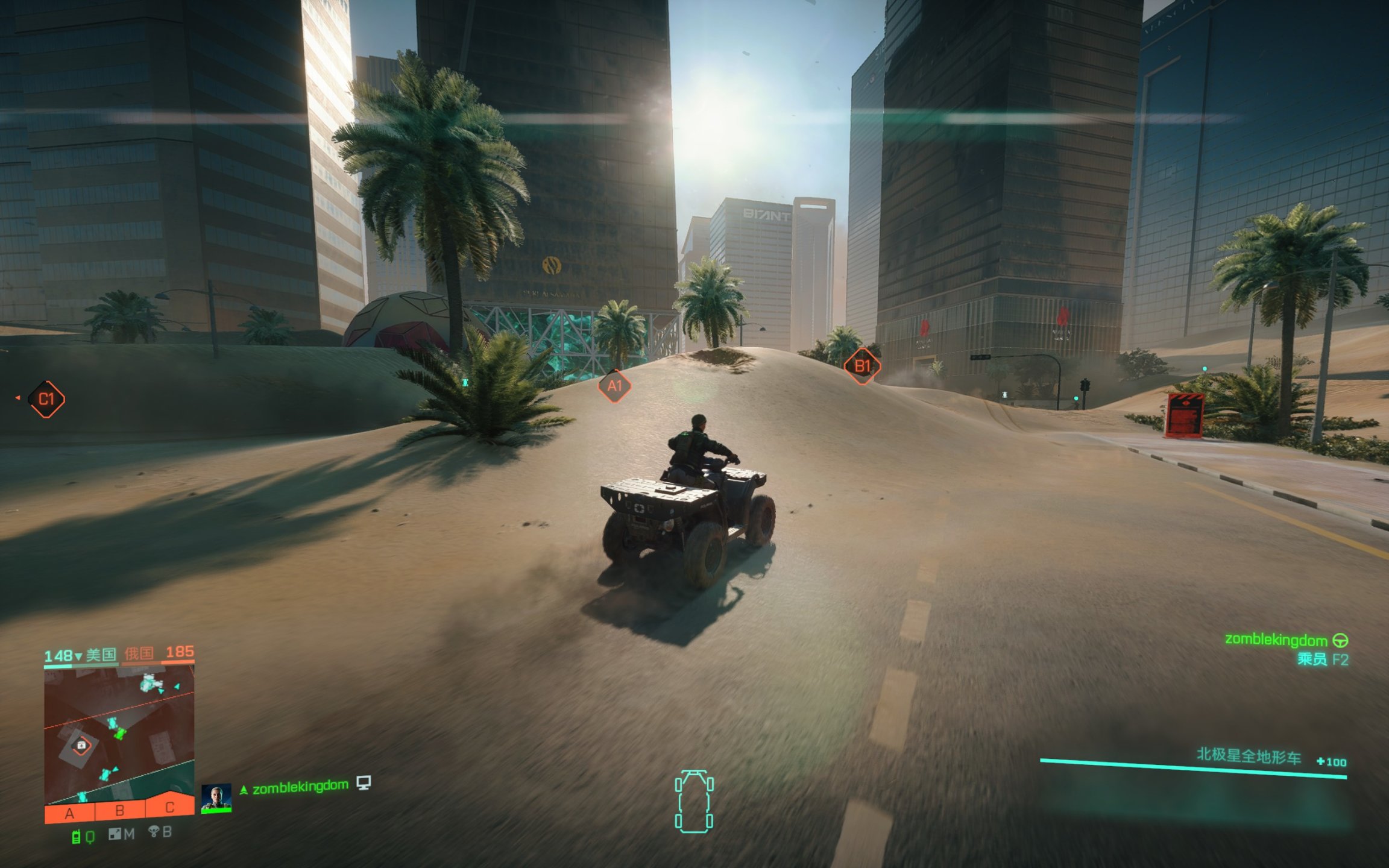Click the PC platform icon beside zomblekingdom
Screen dimensions: 1389x868
point(364,782)
